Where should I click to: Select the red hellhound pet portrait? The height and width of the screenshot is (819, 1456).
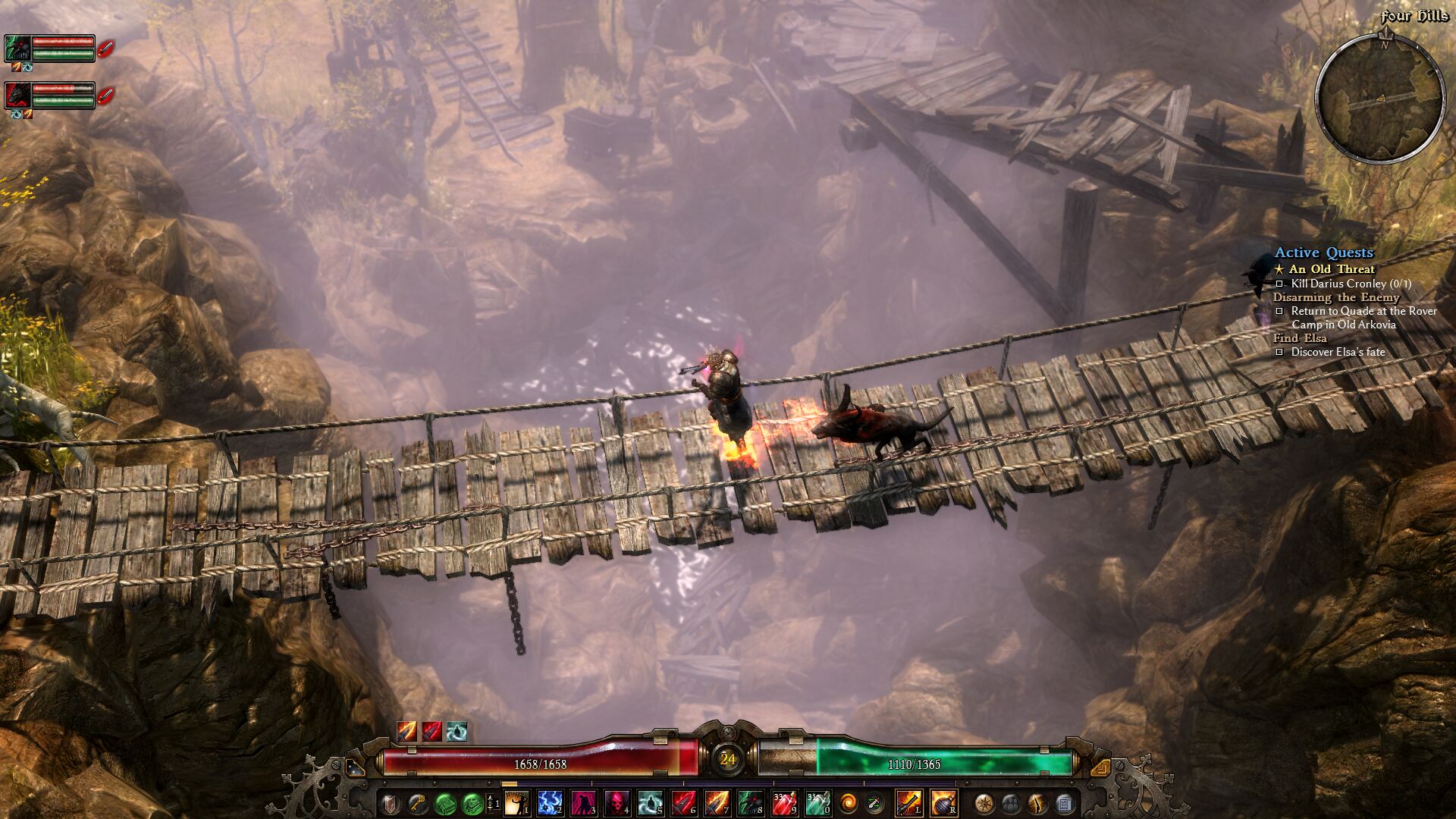tap(17, 95)
